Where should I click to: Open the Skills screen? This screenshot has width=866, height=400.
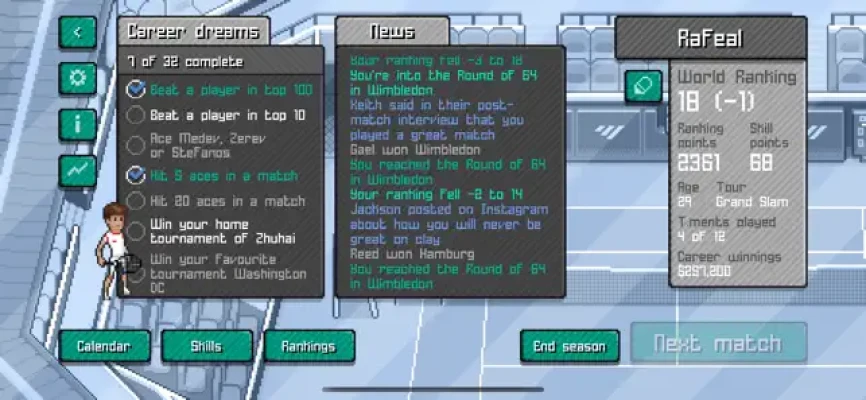(x=206, y=346)
